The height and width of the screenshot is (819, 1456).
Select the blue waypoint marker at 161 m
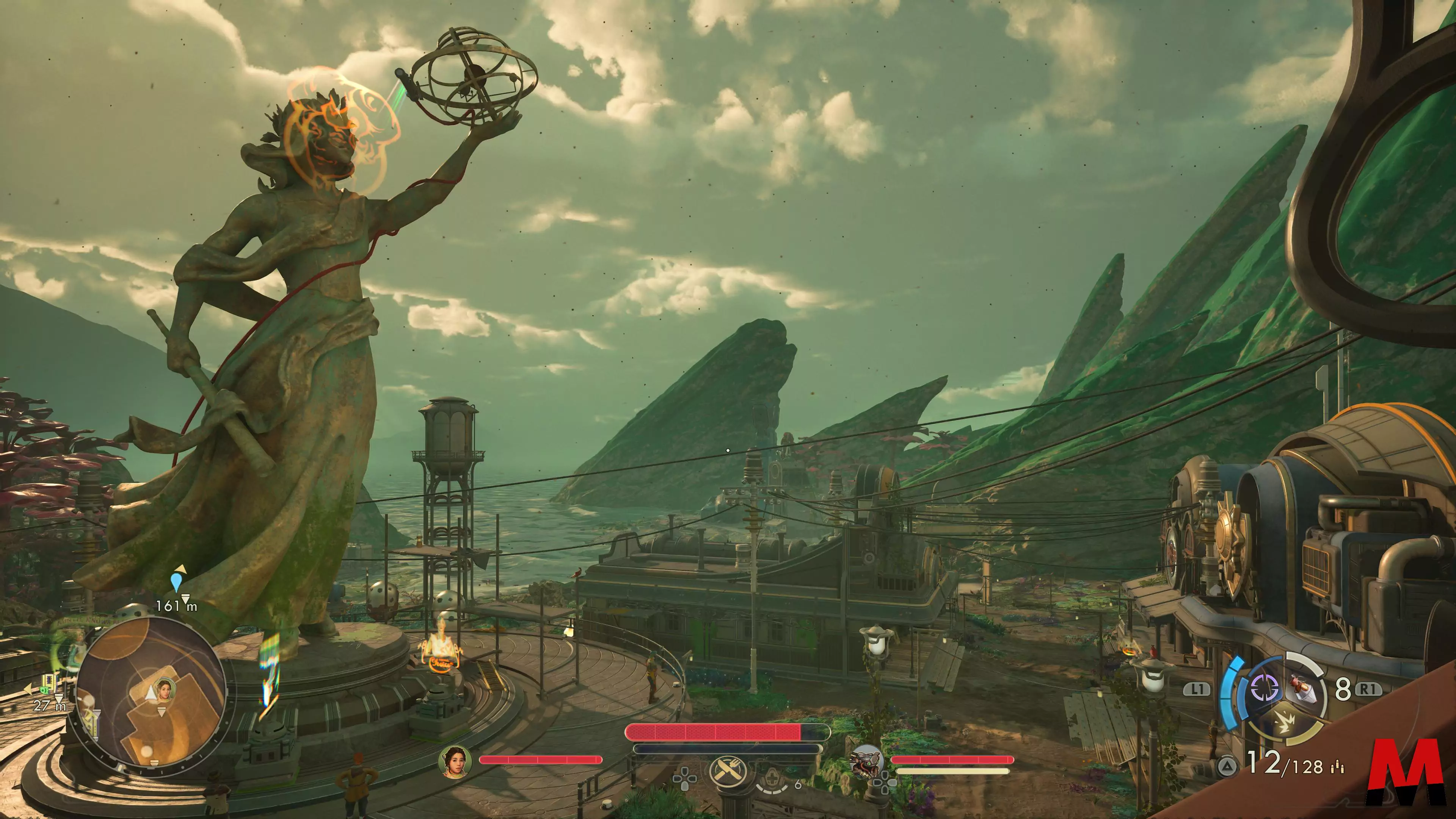click(x=176, y=582)
